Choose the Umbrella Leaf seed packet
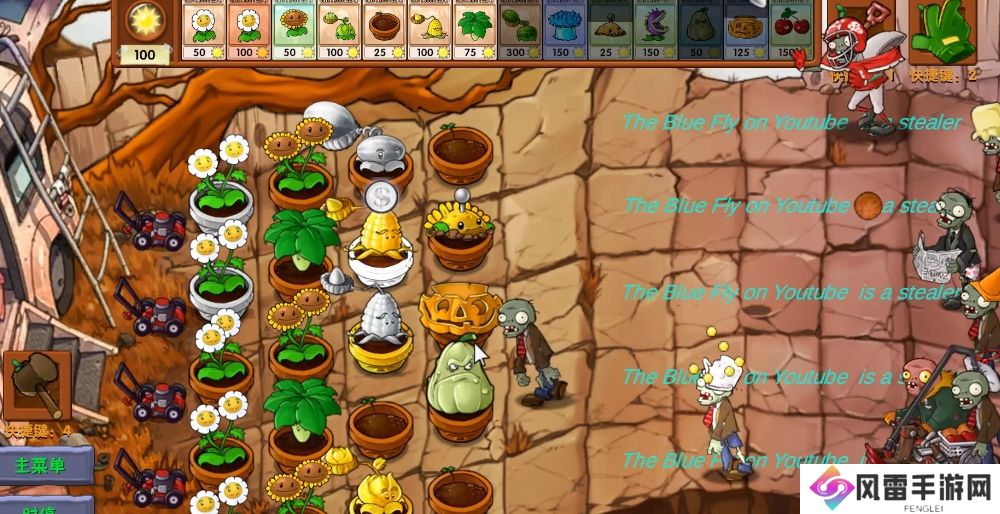The width and height of the screenshot is (1000, 514). (x=473, y=30)
